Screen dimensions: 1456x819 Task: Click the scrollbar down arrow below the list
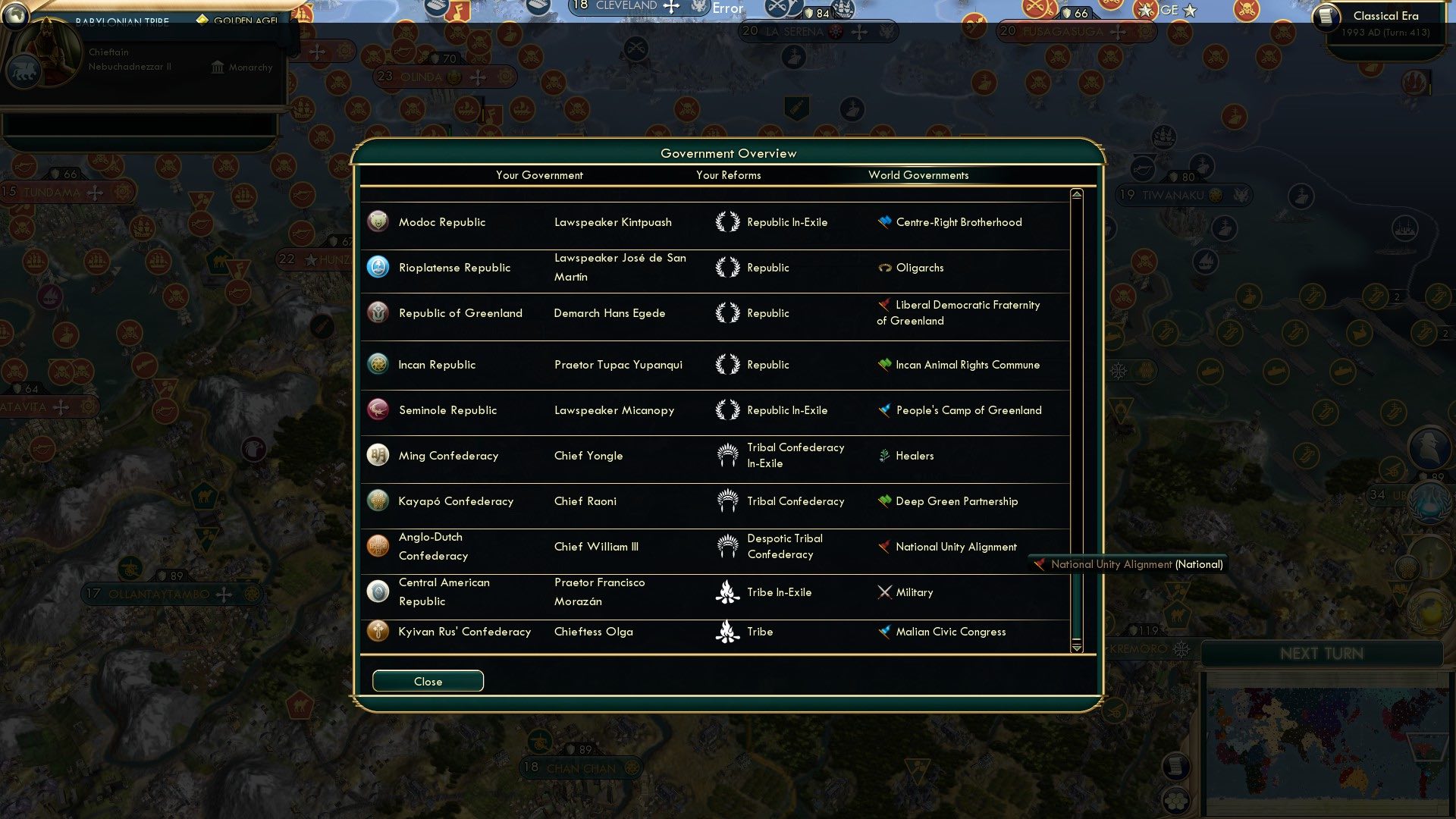coord(1076,648)
